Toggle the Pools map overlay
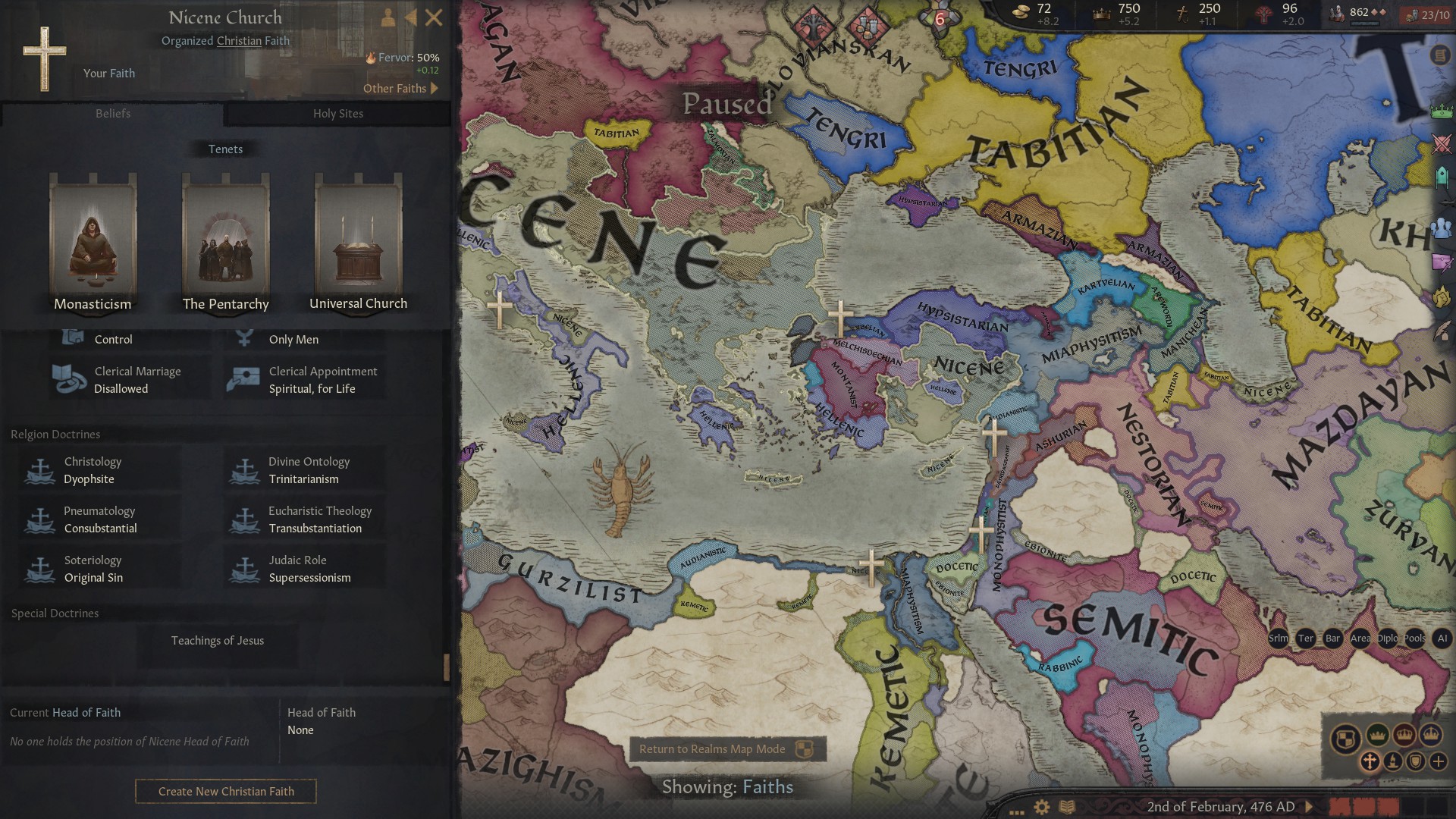 pos(1414,639)
